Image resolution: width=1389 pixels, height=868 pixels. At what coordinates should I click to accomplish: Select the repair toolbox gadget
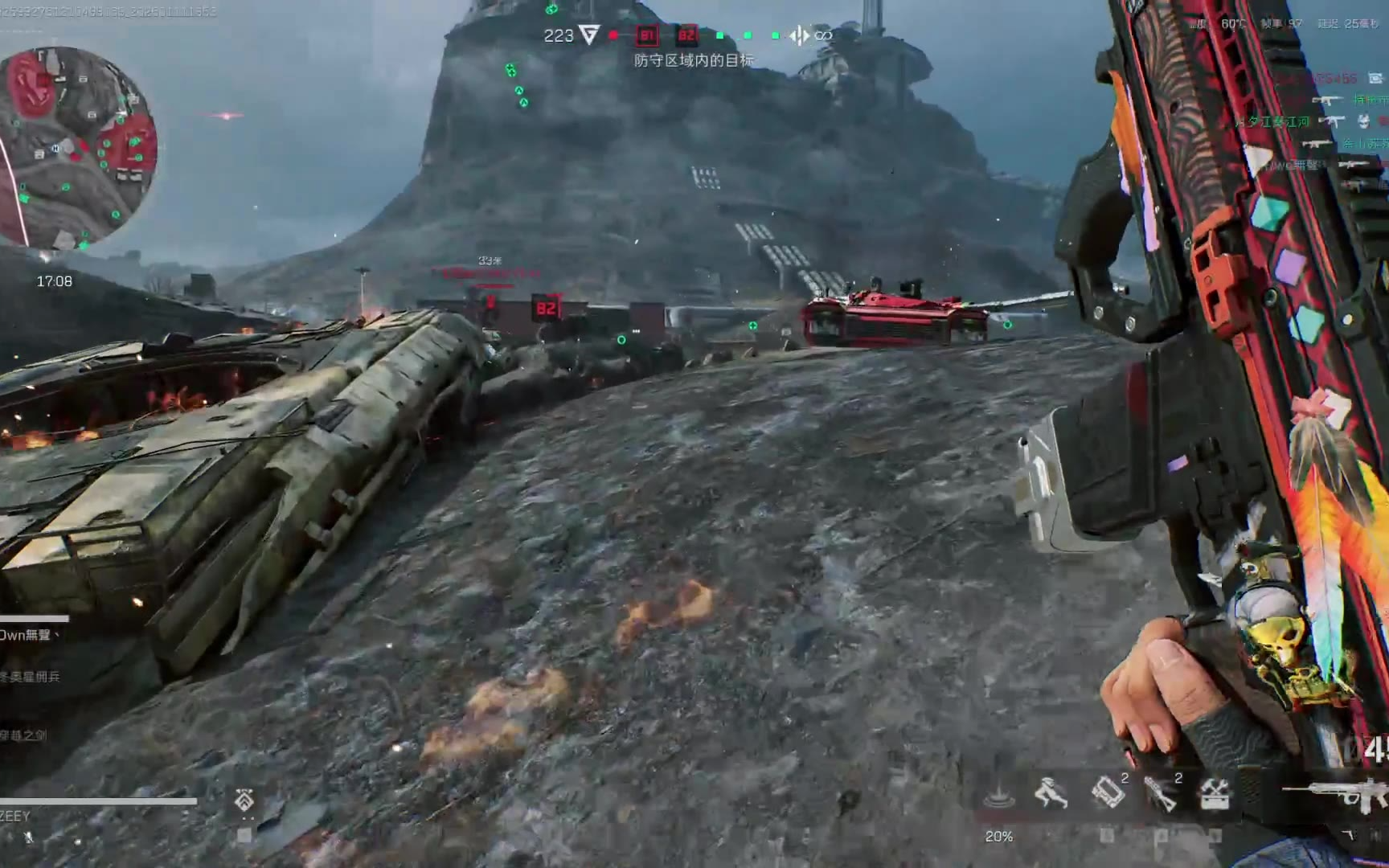[x=1214, y=794]
